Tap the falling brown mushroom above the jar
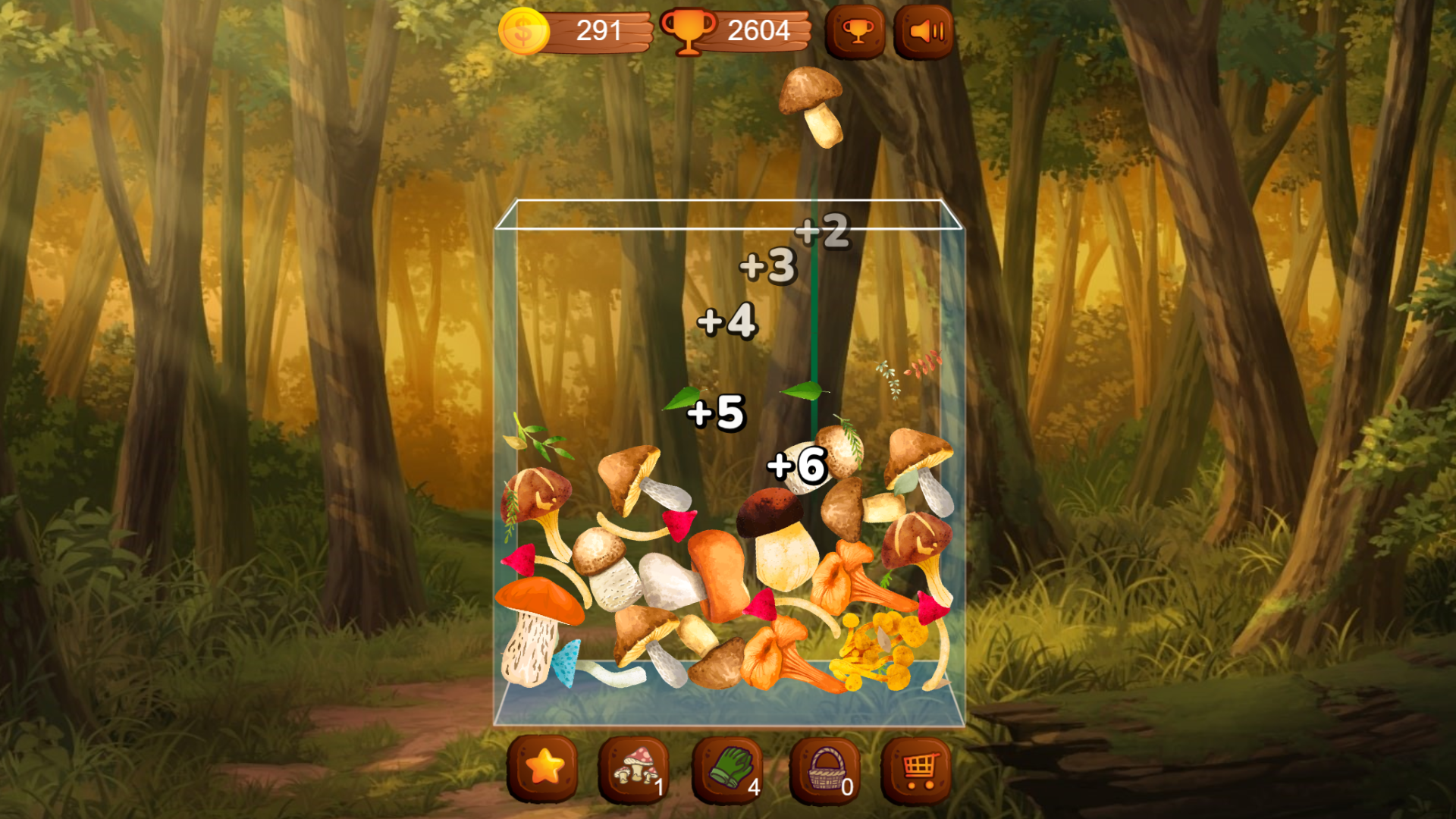Screen dimensions: 1456x819 pyautogui.click(x=810, y=106)
